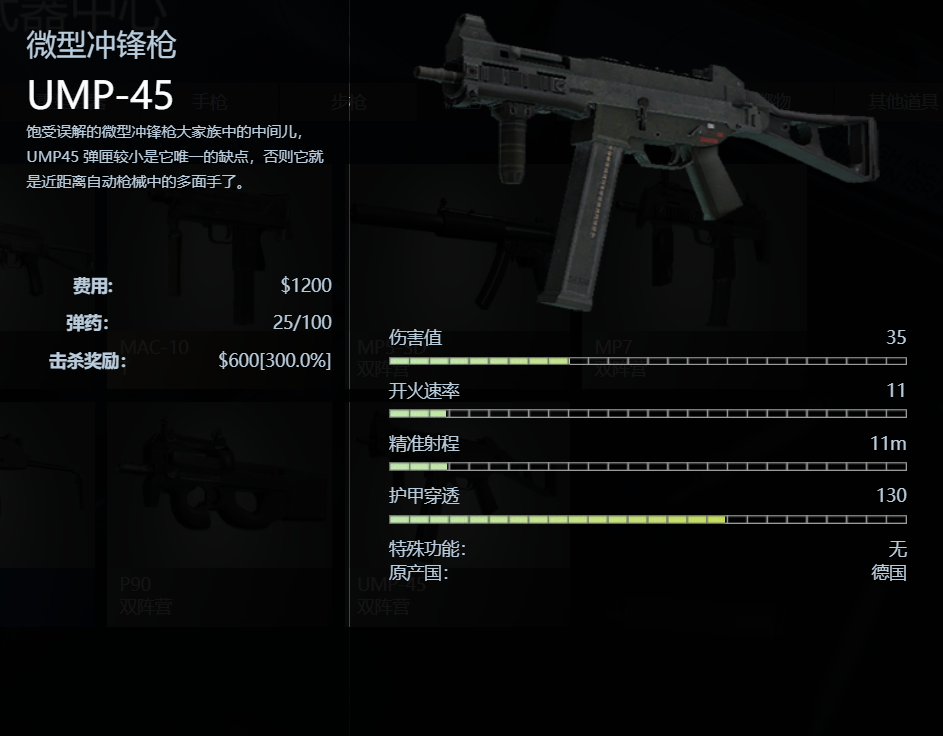Switch to the 手枪 (pistols) tab

[210, 101]
